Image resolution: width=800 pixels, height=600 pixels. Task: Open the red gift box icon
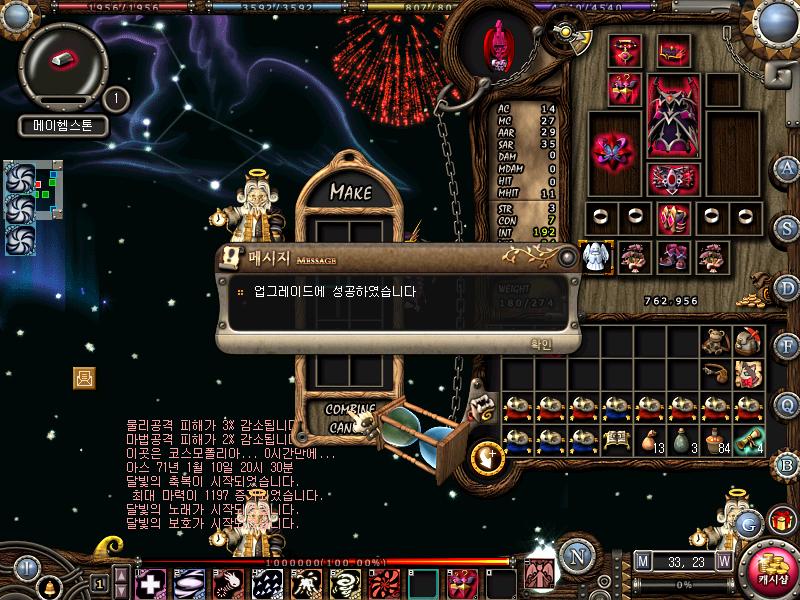tap(781, 520)
